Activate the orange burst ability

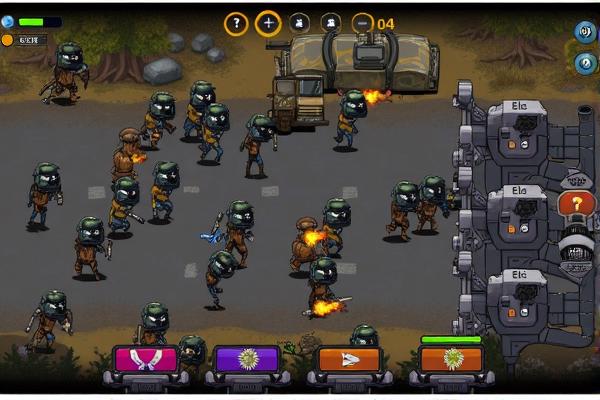pos(451,359)
